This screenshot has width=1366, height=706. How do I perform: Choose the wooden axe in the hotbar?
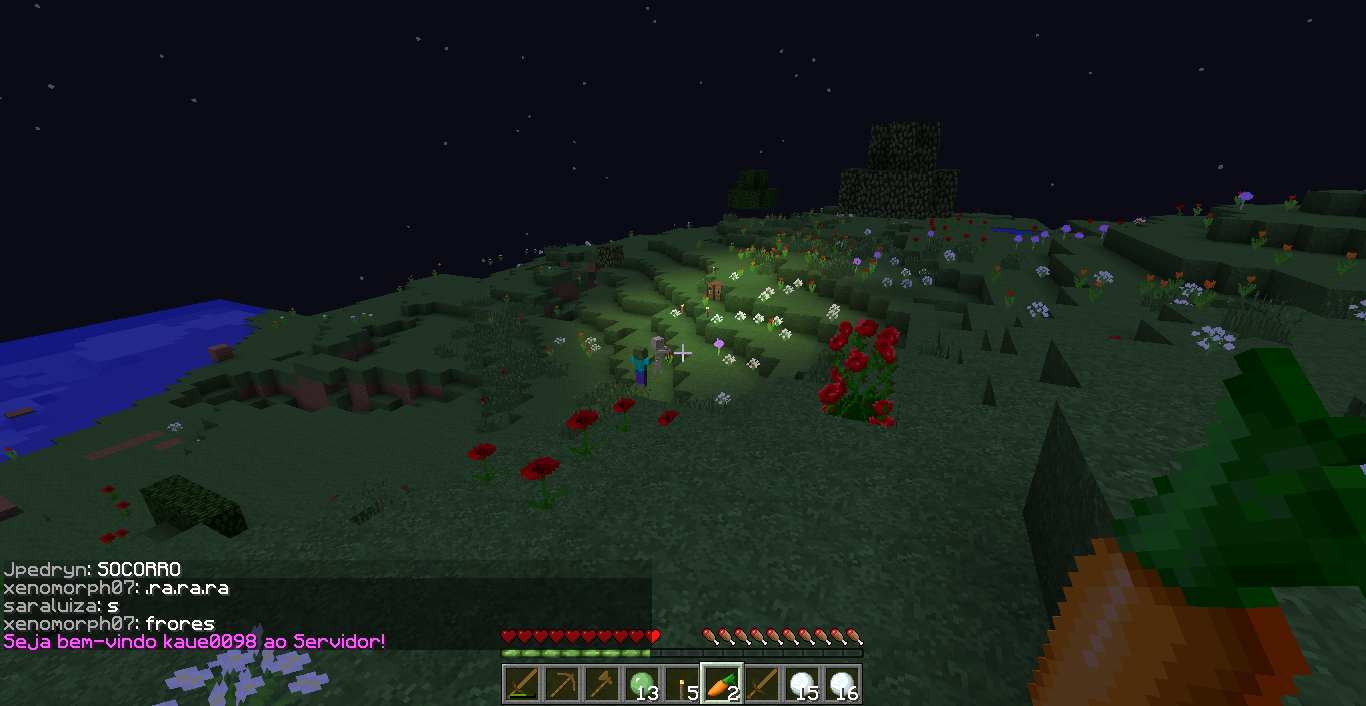tap(602, 684)
